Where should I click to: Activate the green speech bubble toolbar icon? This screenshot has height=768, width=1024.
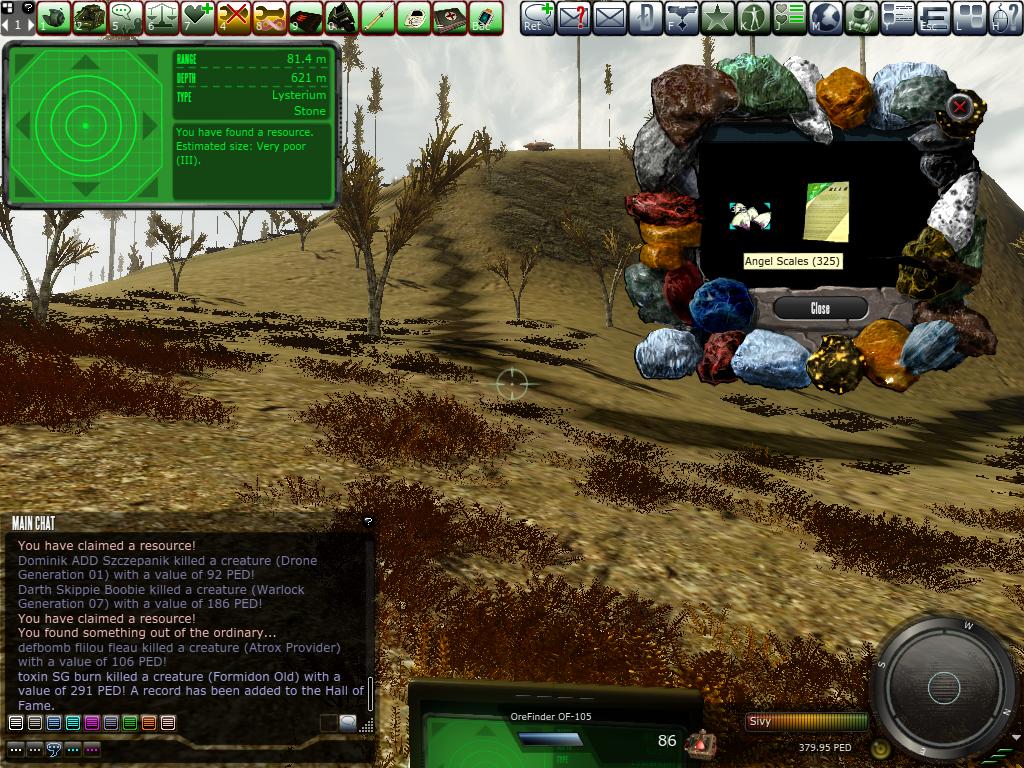click(125, 17)
